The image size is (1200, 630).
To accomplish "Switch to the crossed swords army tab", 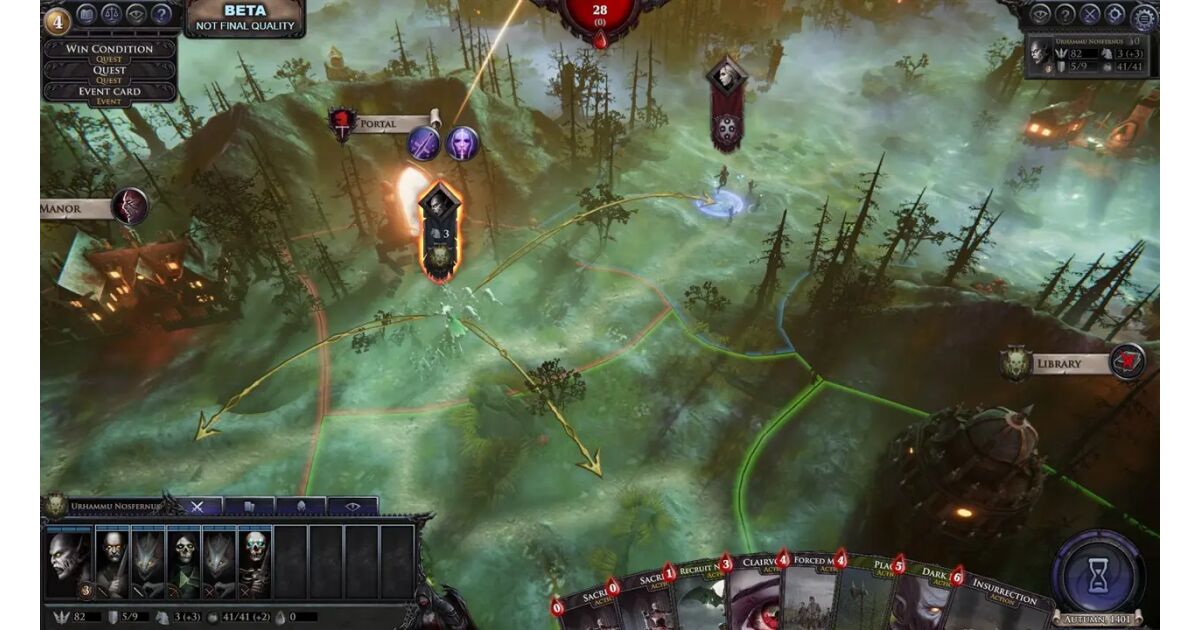I will (197, 507).
